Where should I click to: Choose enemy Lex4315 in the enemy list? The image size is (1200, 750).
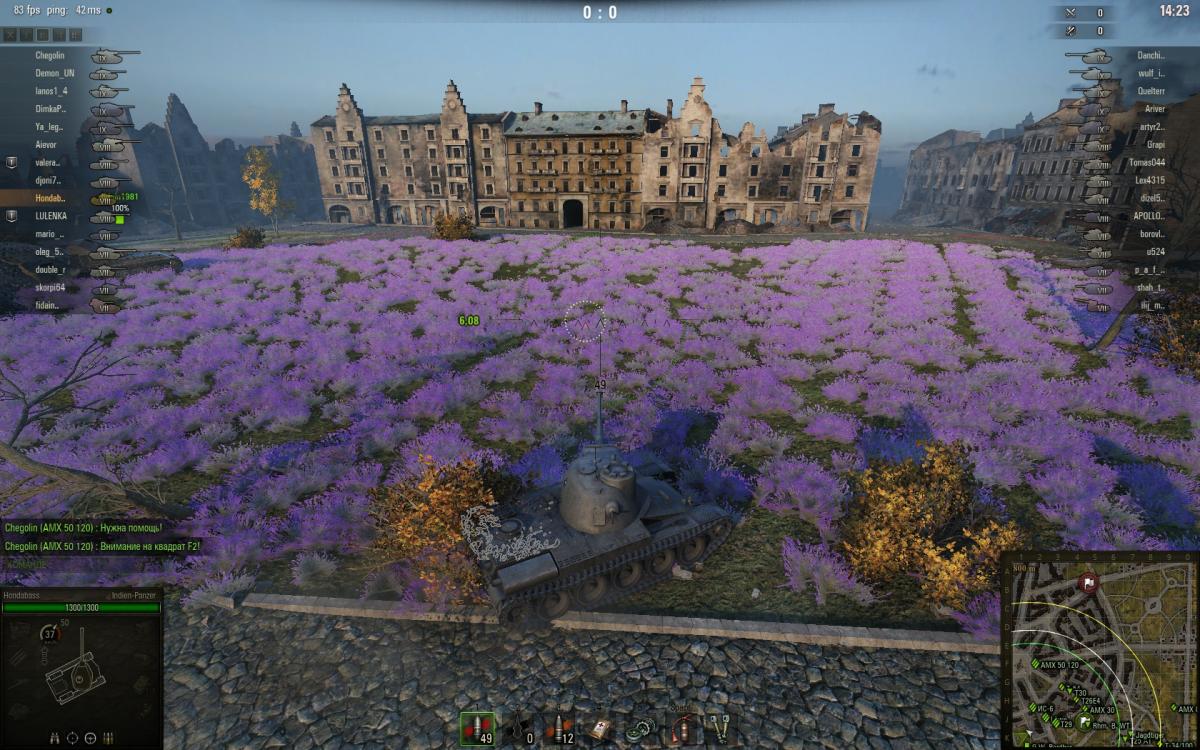[x=1149, y=180]
